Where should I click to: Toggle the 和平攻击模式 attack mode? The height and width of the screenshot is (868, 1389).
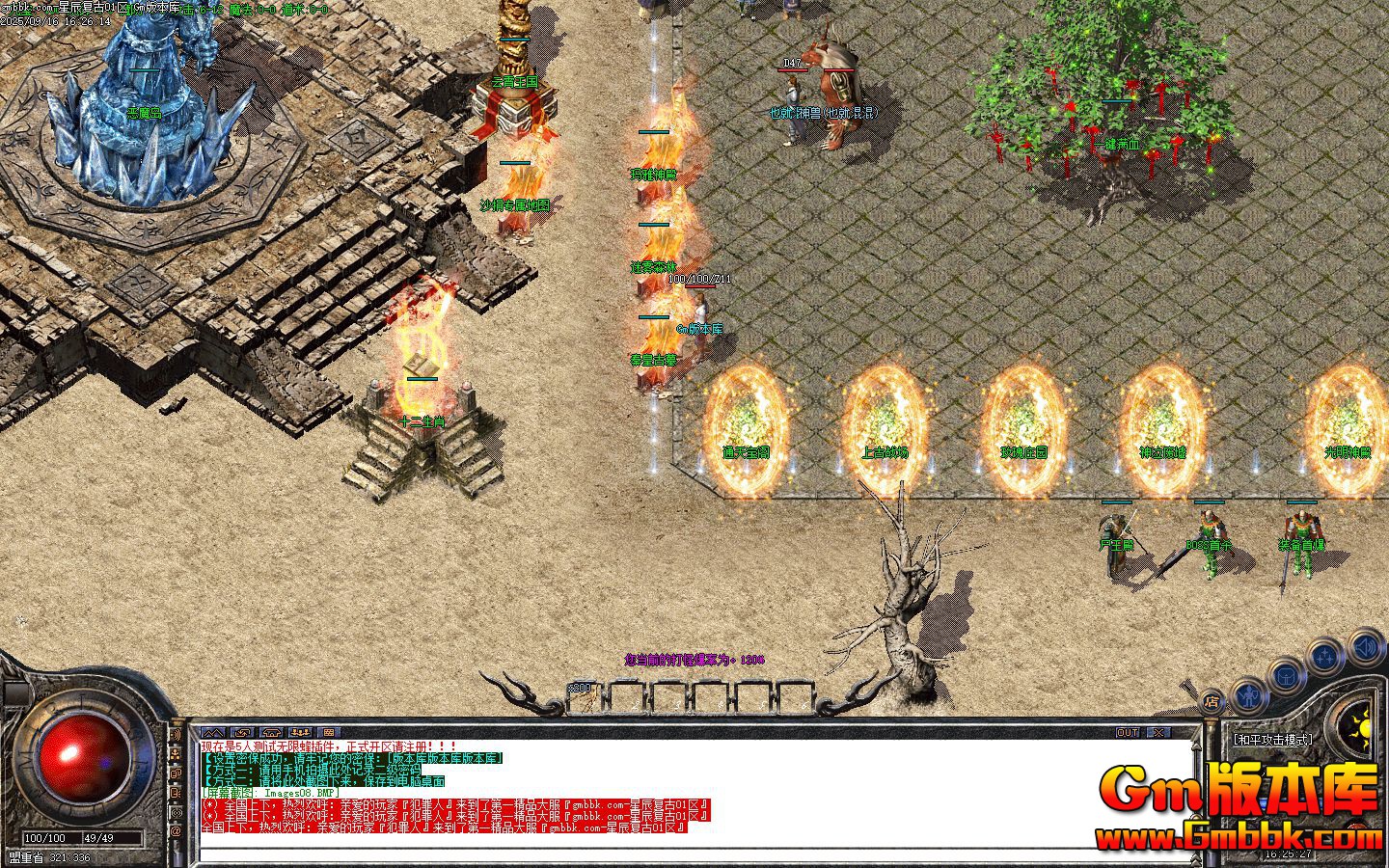click(x=1275, y=739)
